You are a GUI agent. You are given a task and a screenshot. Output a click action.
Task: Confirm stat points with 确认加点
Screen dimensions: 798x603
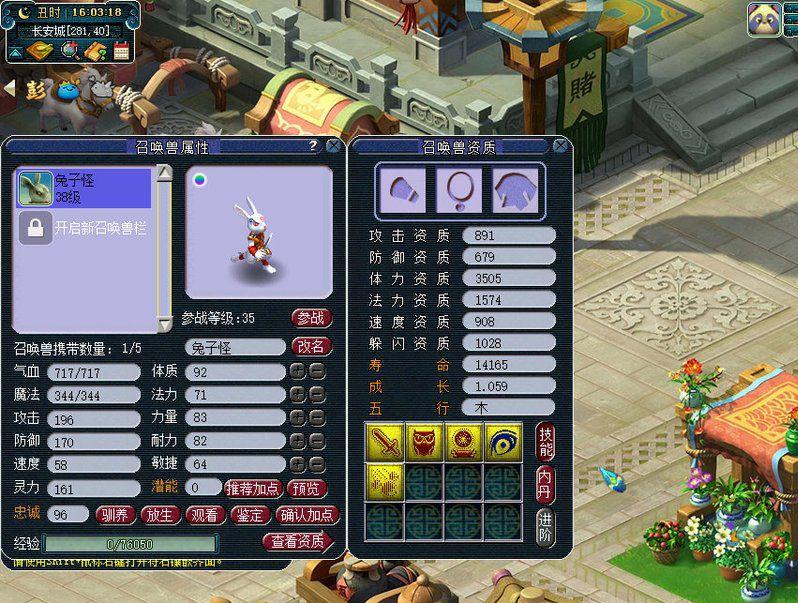click(307, 514)
